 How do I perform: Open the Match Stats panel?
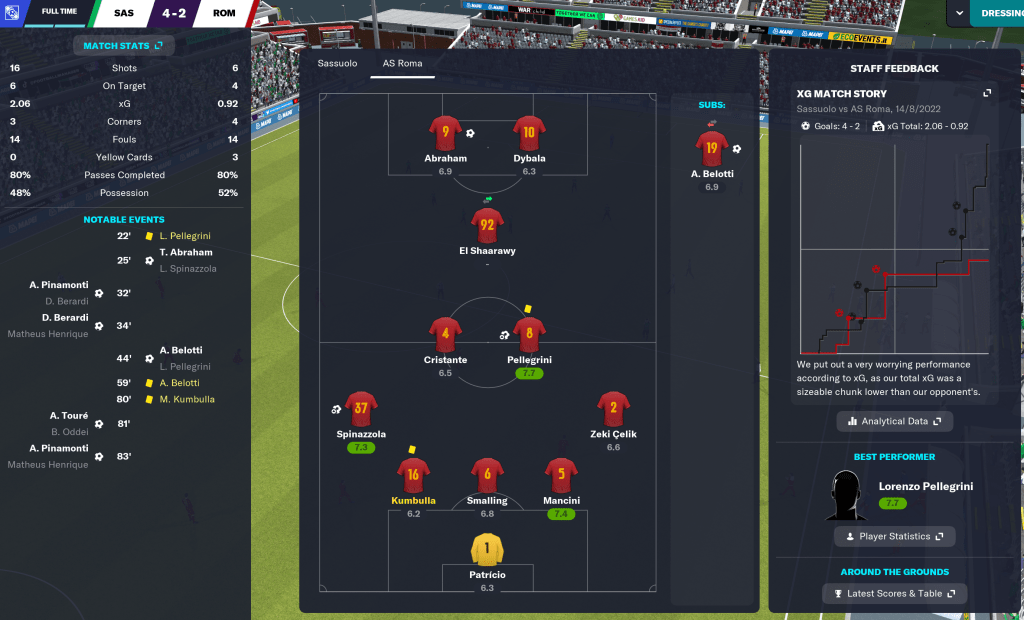pyautogui.click(x=123, y=46)
